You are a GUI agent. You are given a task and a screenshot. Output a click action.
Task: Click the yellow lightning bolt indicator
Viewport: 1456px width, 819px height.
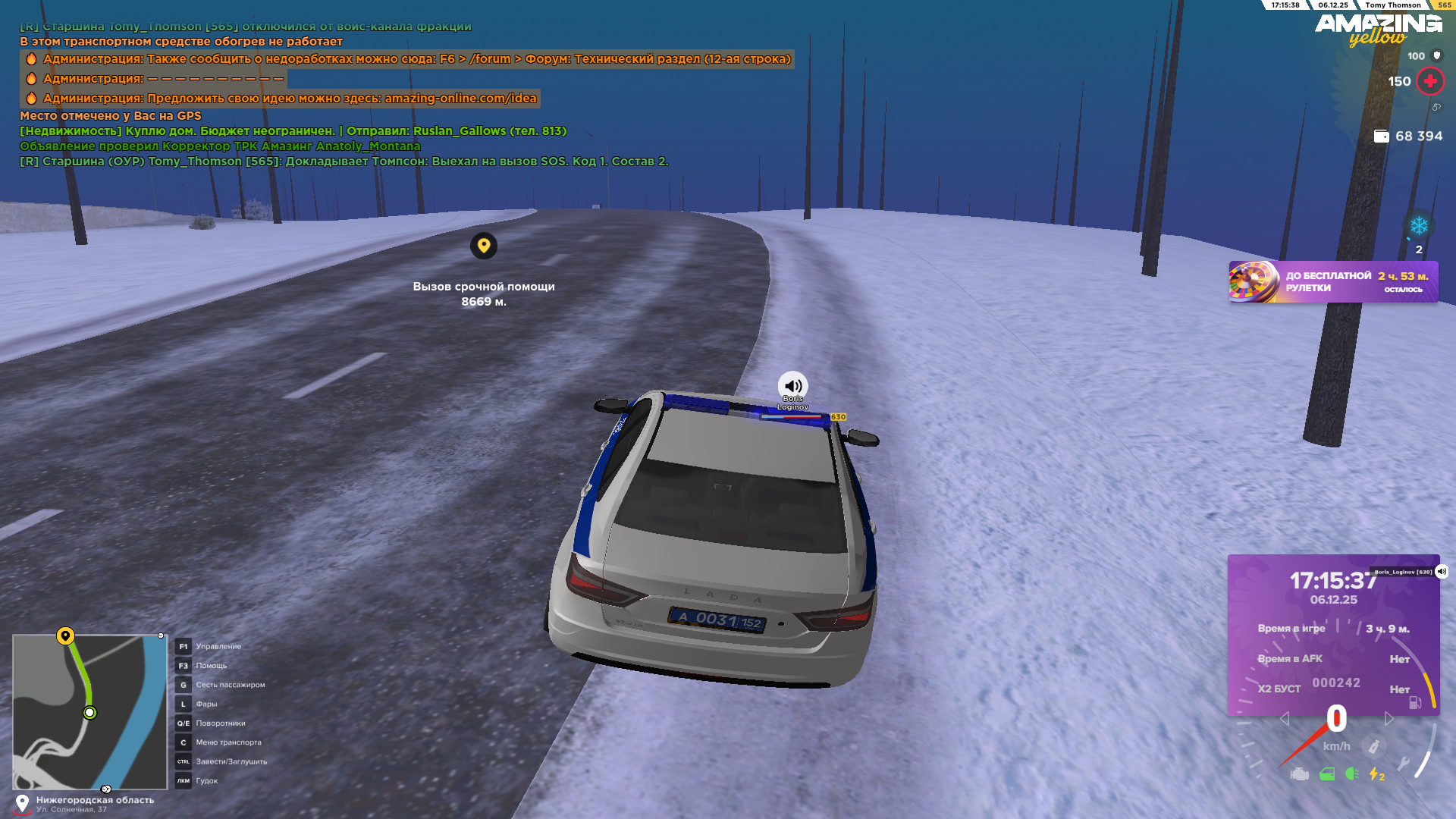(x=1376, y=774)
